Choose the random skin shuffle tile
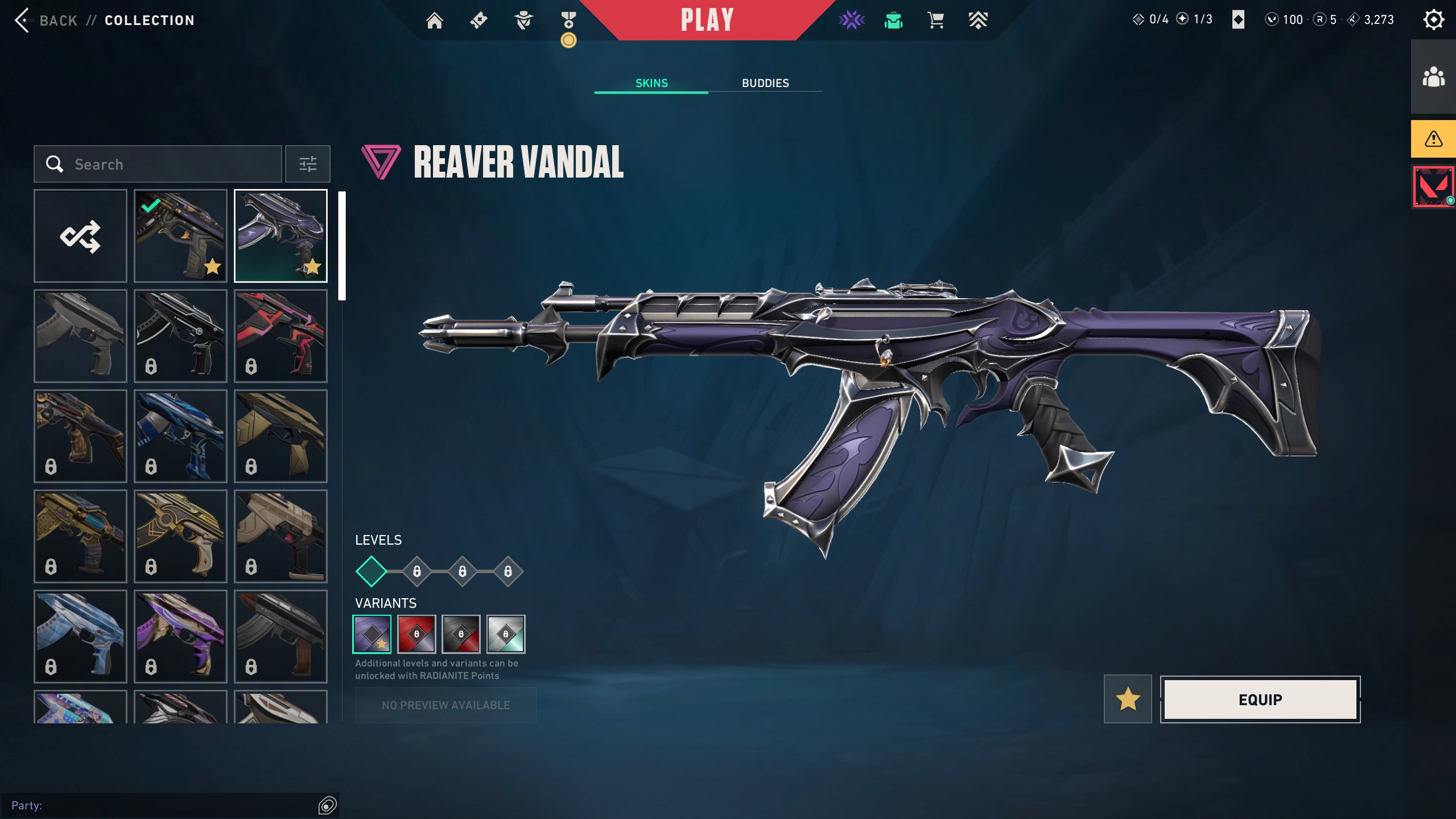 click(80, 236)
